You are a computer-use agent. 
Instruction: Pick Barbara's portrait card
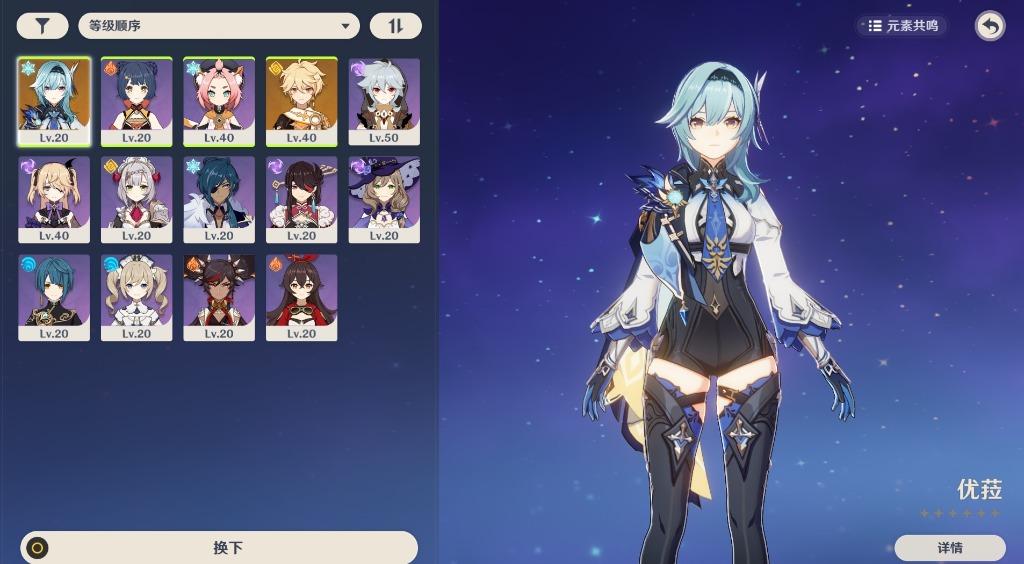(136, 297)
